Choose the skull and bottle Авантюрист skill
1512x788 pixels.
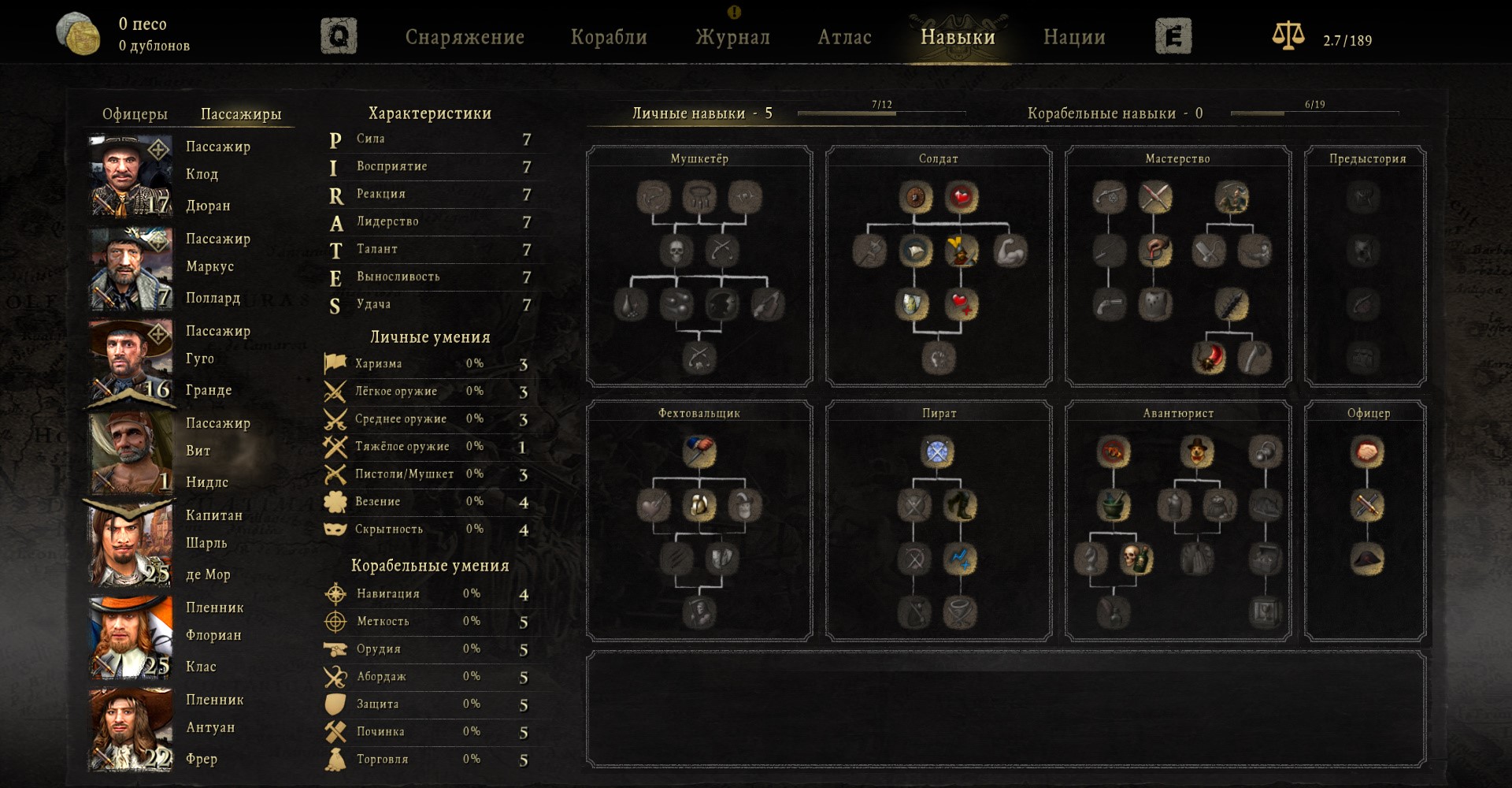coord(1136,559)
